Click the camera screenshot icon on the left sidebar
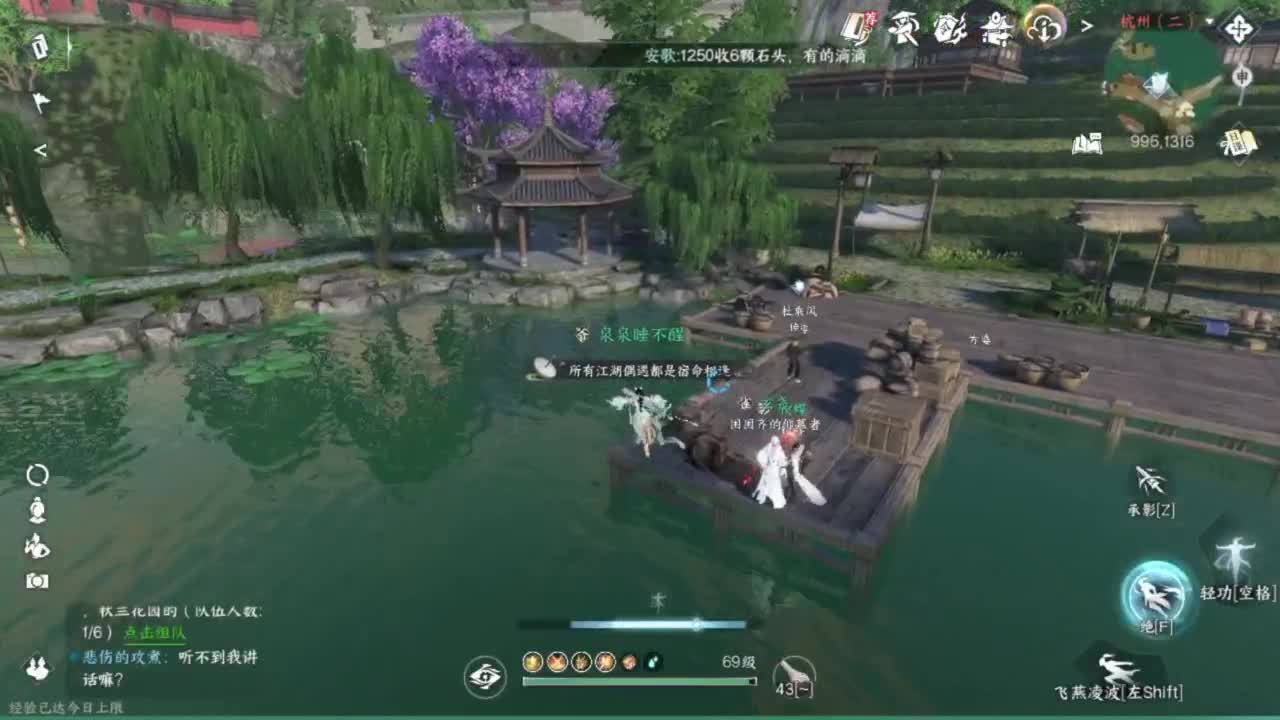Viewport: 1280px width, 720px height. (37, 580)
